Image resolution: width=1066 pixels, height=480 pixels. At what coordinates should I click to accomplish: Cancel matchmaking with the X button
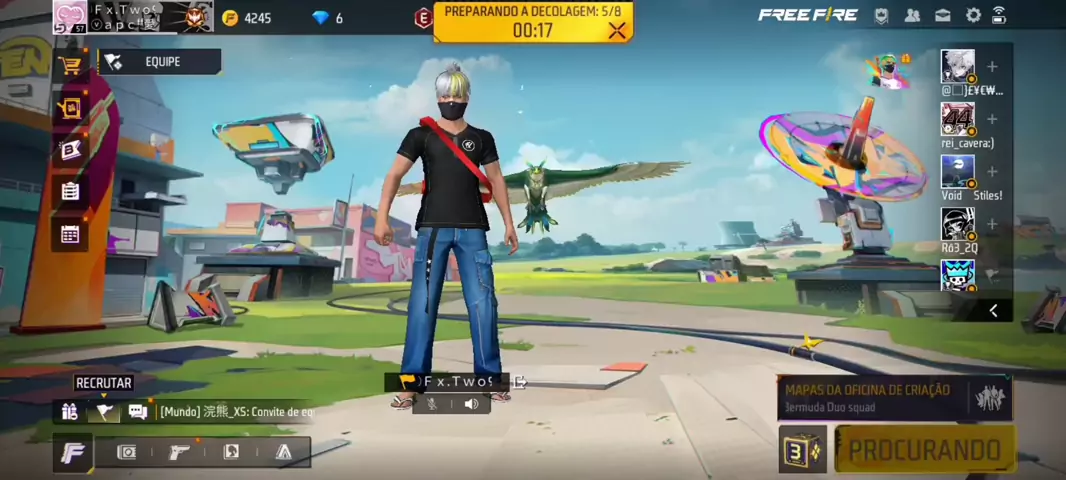617,30
